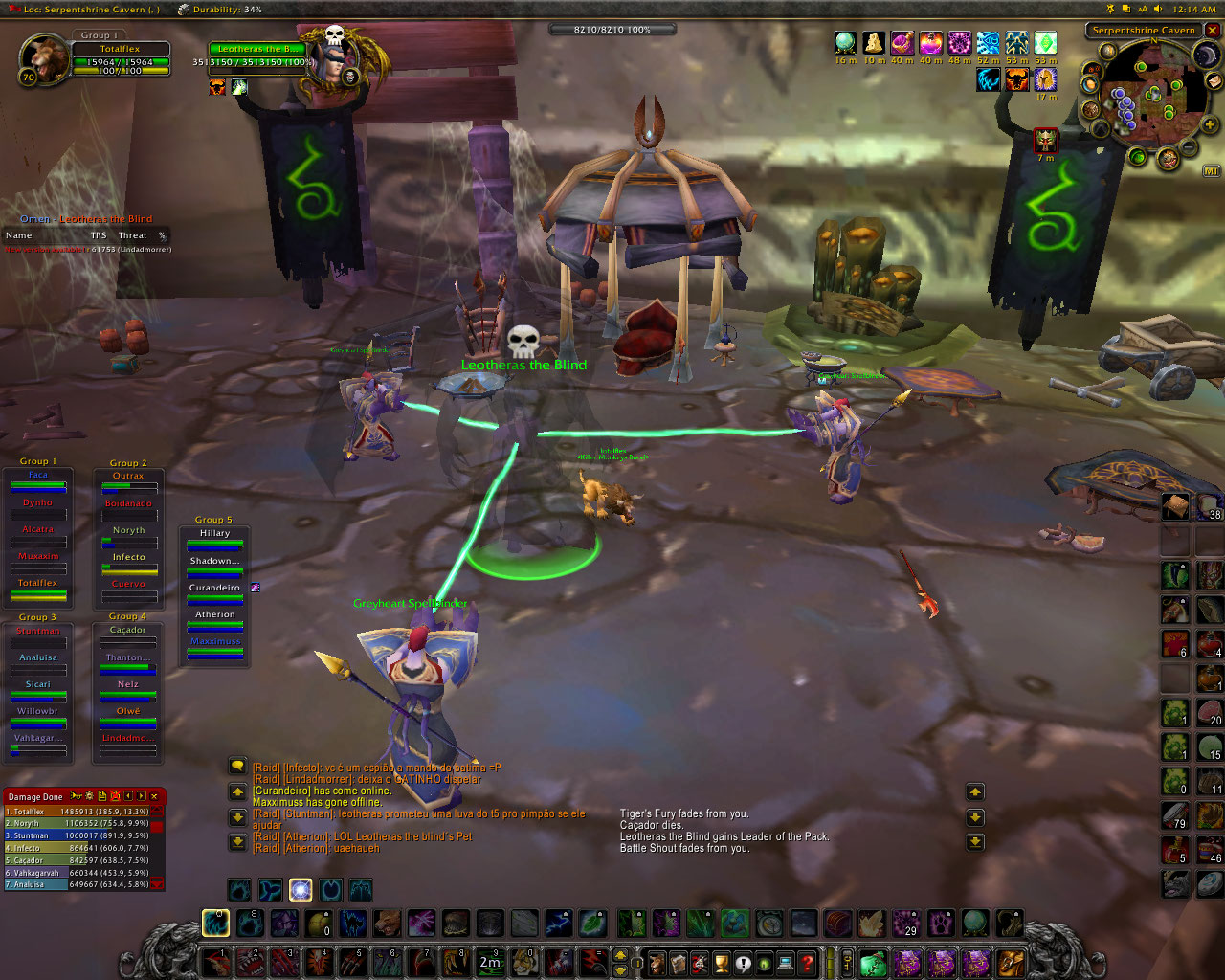
Task: Activate the glowing orb stance button
Action: tap(301, 890)
